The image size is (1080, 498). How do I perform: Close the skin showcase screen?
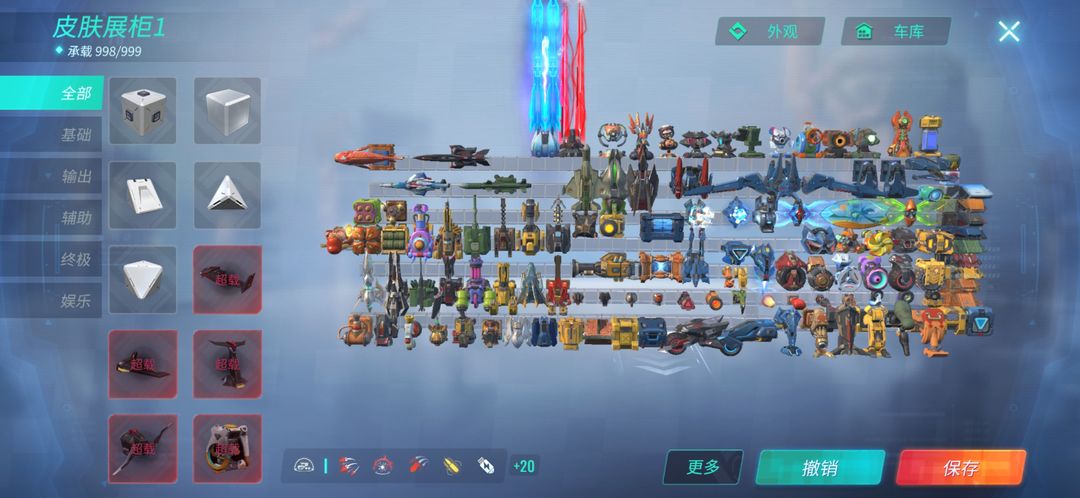coord(1009,32)
